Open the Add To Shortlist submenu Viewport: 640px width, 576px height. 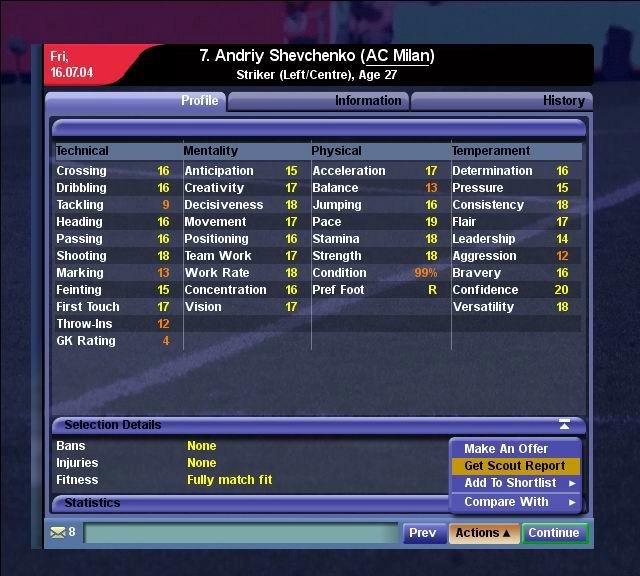516,484
